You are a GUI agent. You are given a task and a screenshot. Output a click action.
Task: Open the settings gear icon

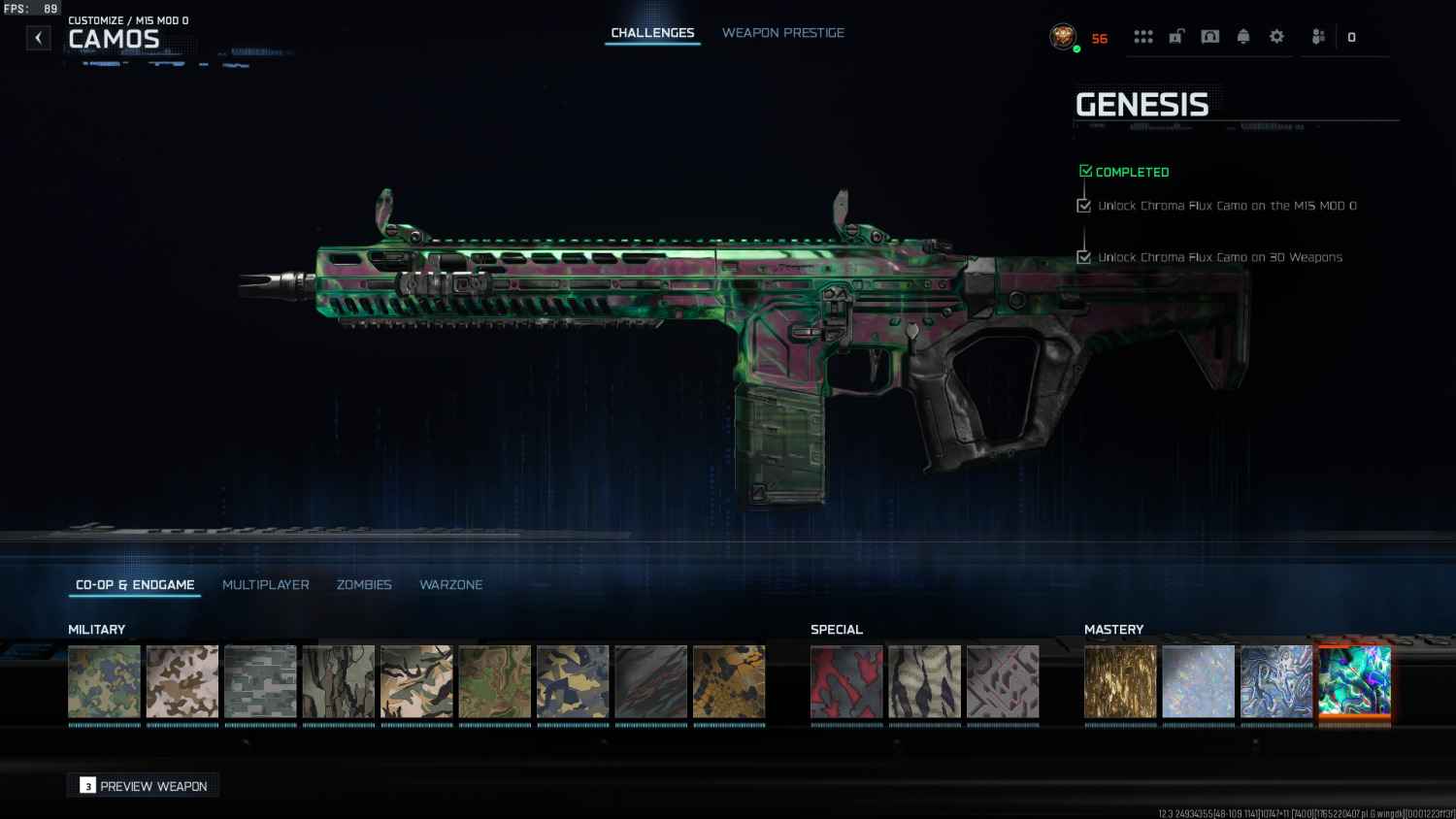click(1276, 37)
